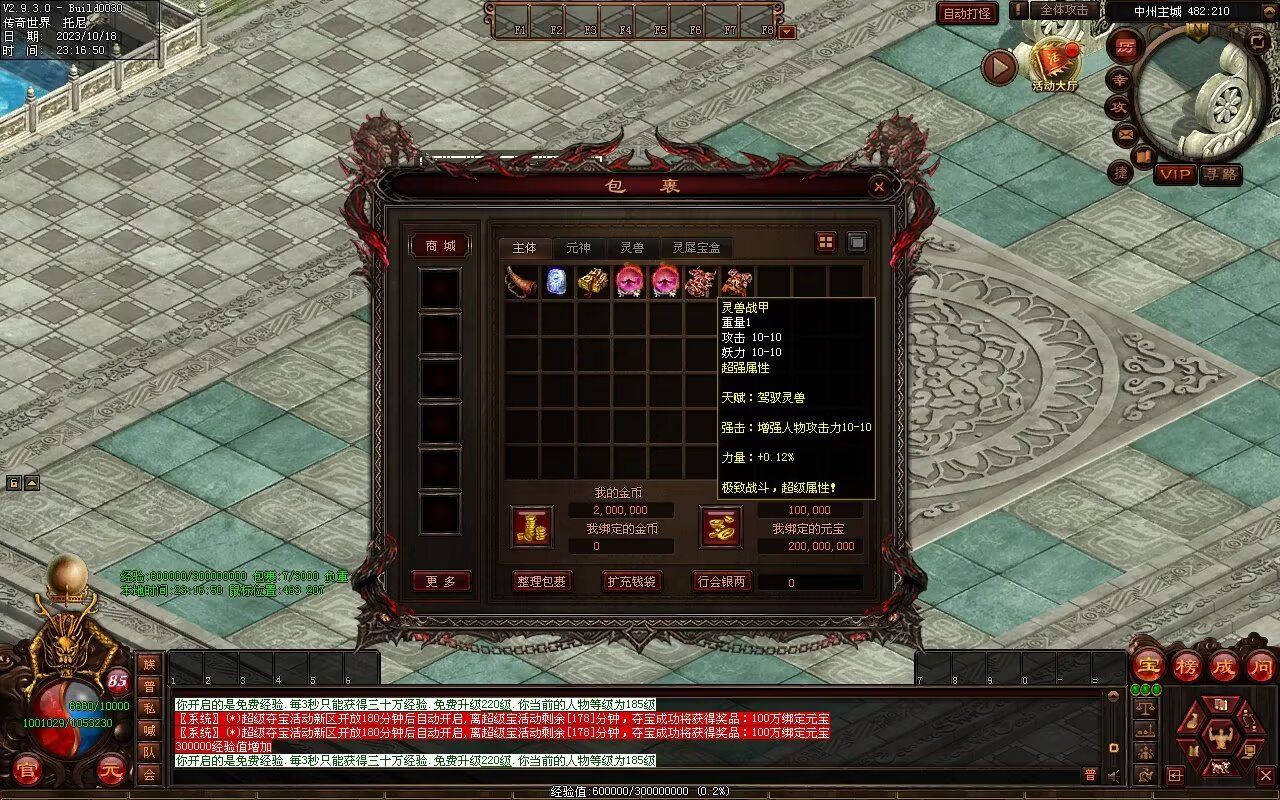
Task: Click the 整理包裹 sort button
Action: pyautogui.click(x=541, y=581)
